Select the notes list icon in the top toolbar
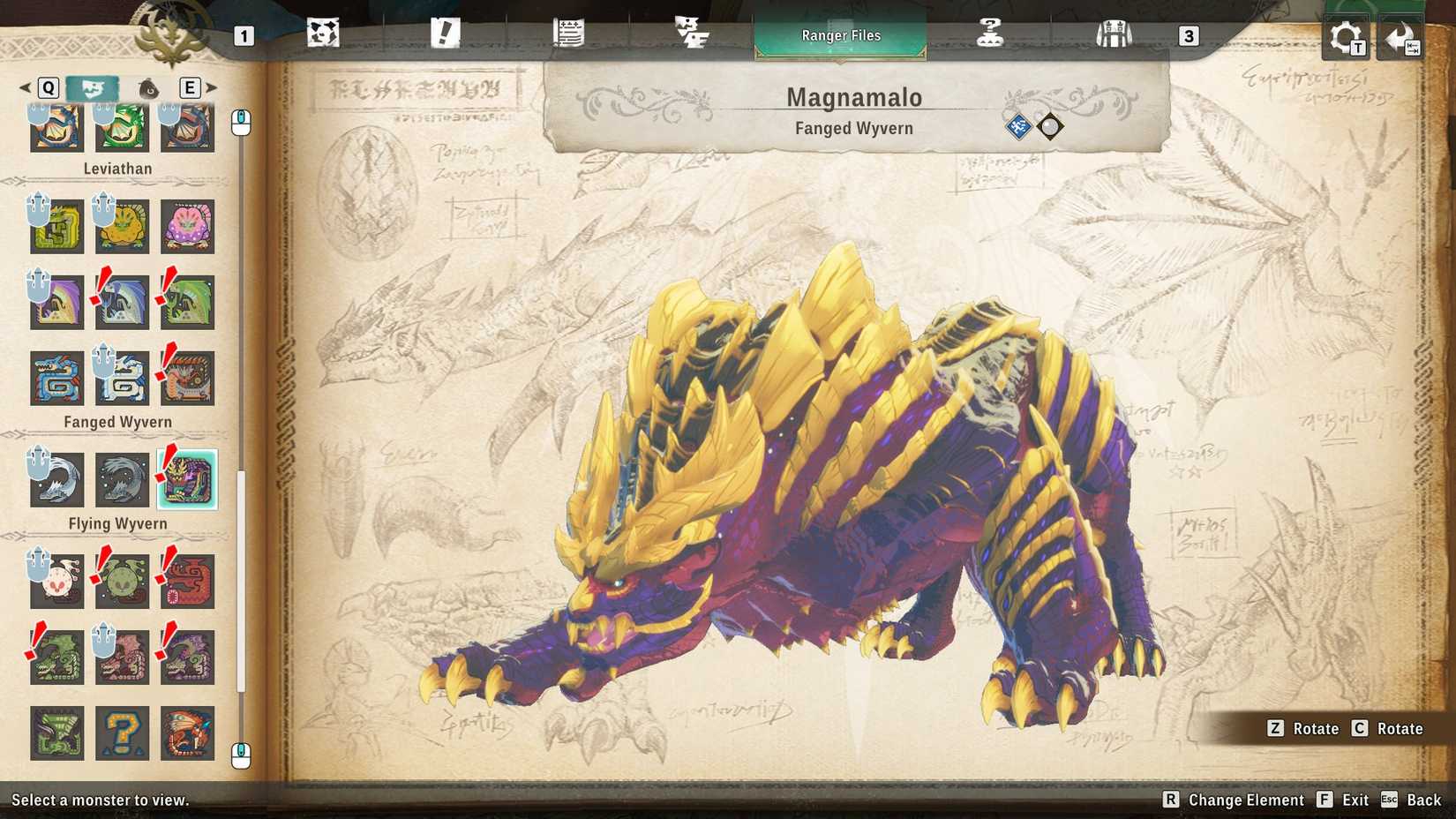 coord(570,31)
